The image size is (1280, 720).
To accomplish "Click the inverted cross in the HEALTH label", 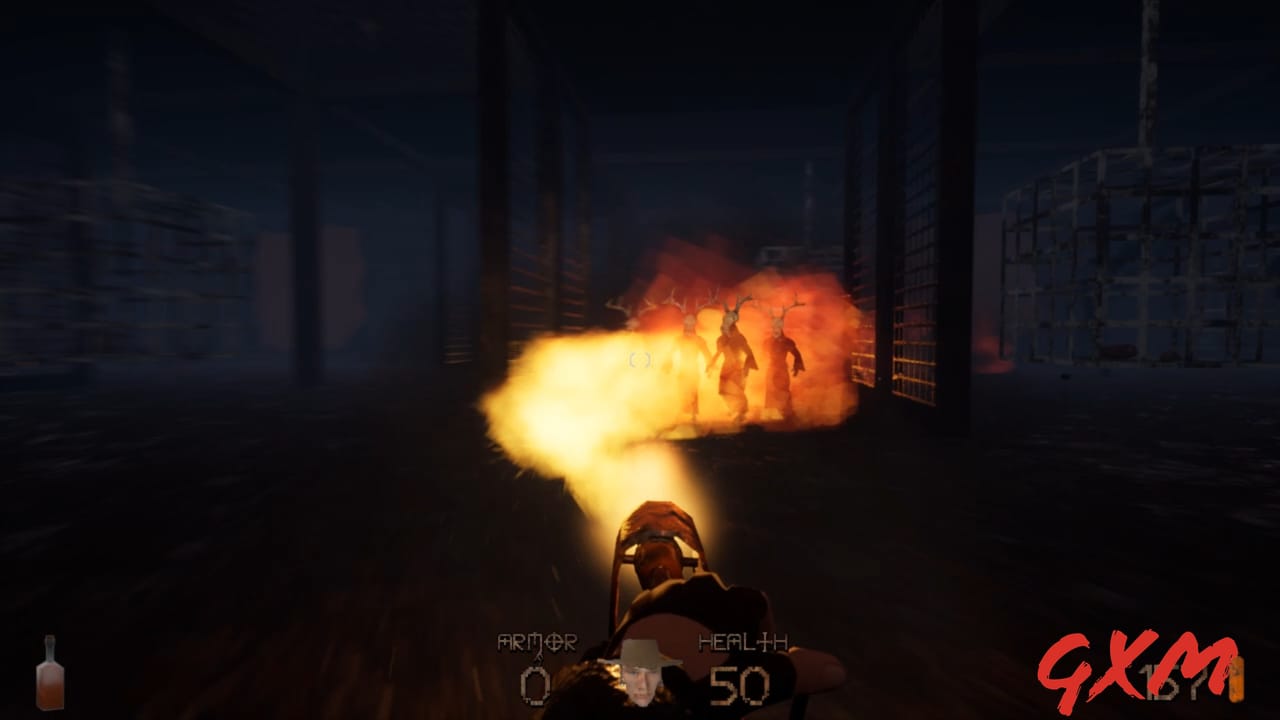I will click(x=763, y=643).
